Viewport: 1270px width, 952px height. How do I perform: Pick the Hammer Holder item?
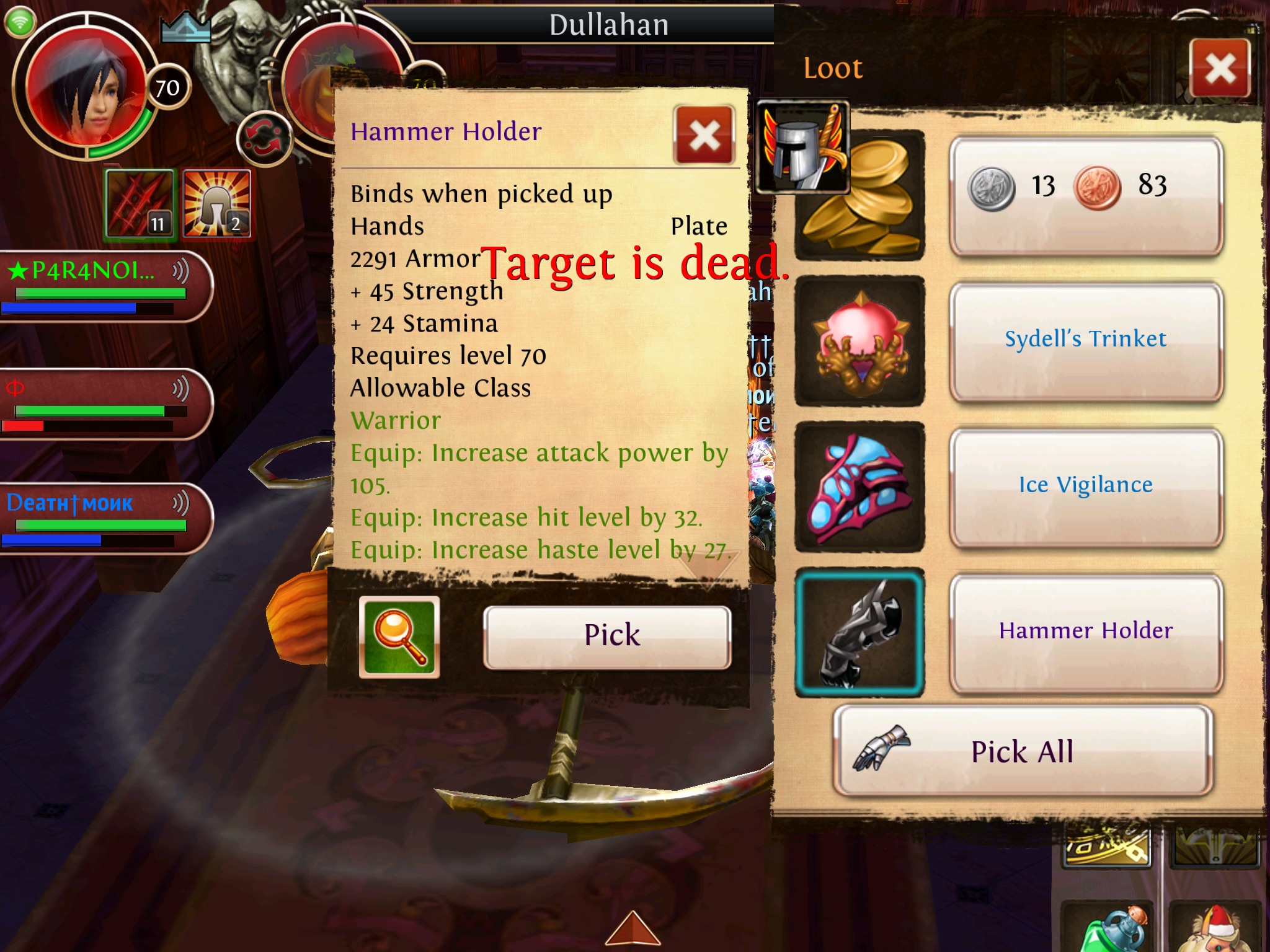pos(607,637)
